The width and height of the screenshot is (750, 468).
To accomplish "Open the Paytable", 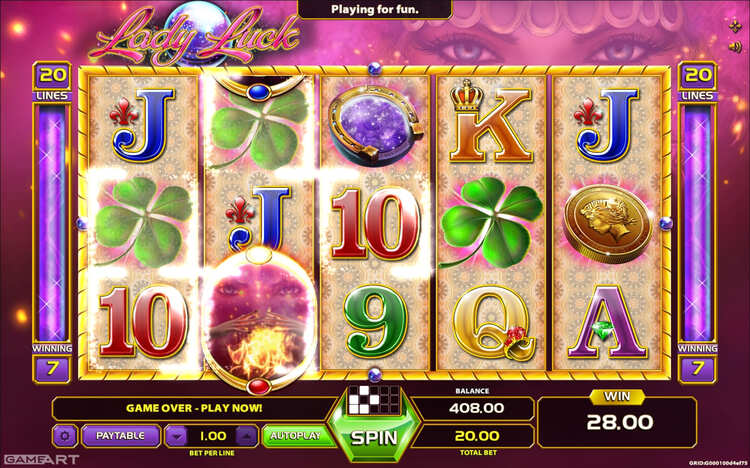I will point(120,436).
